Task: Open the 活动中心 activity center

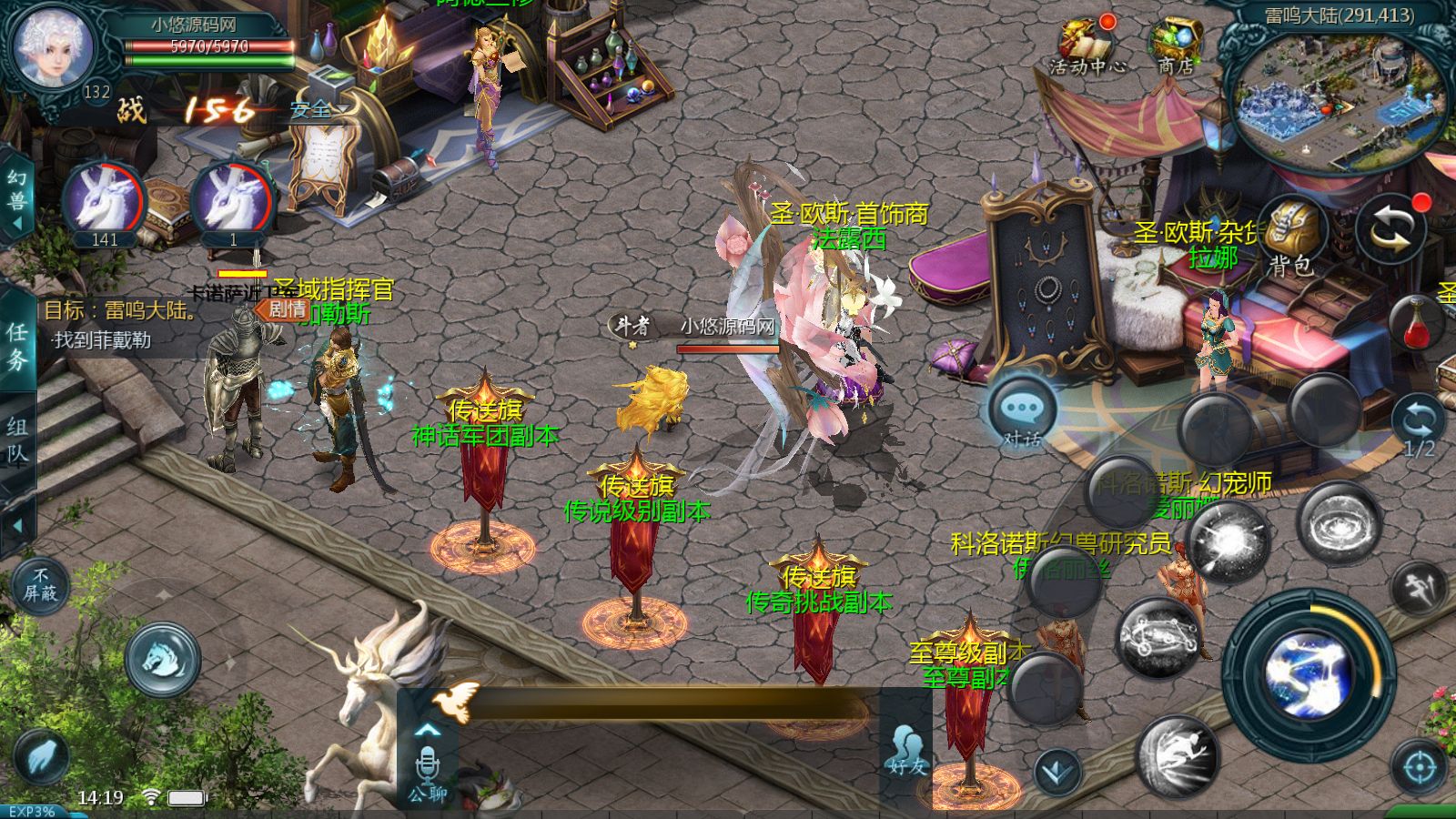Action: (x=1087, y=47)
